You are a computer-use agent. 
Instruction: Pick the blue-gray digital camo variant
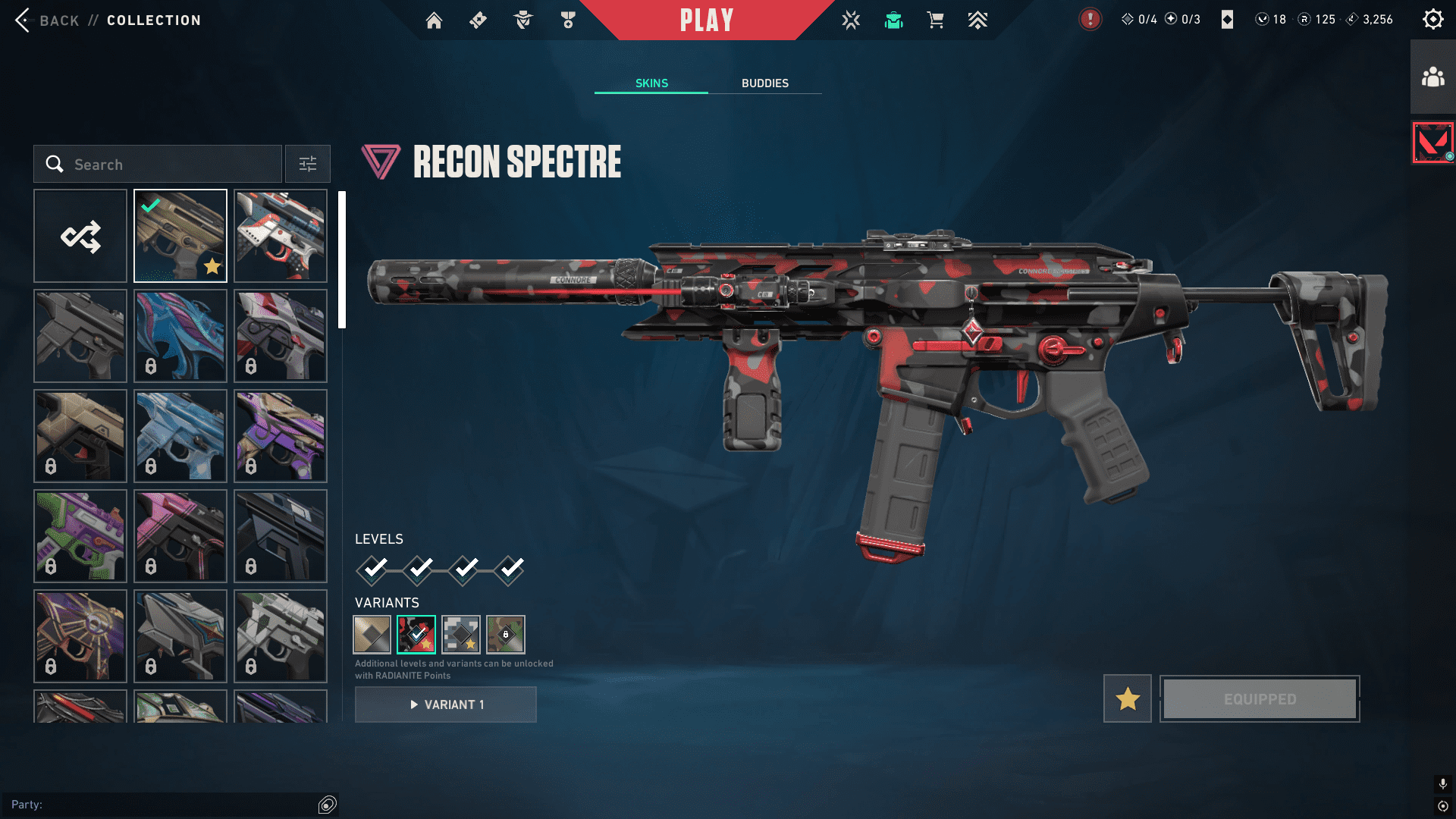pos(461,635)
